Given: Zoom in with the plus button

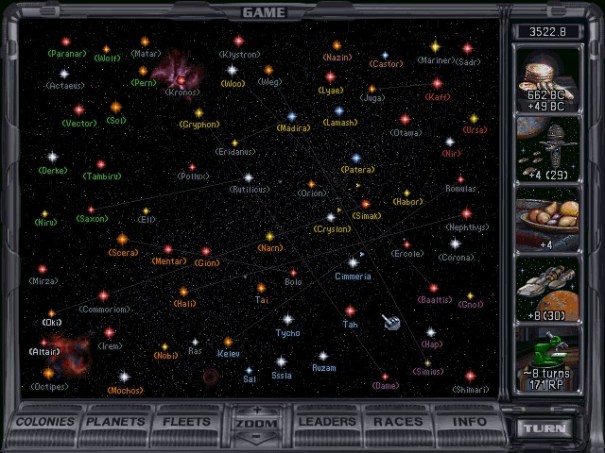Looking at the screenshot, I should click(257, 410).
